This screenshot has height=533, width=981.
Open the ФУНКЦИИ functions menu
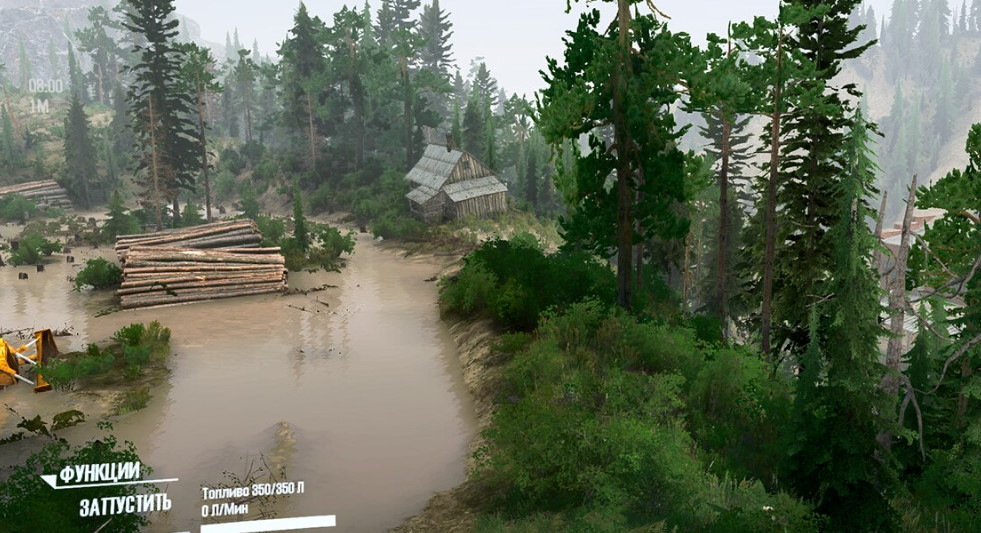coord(98,473)
